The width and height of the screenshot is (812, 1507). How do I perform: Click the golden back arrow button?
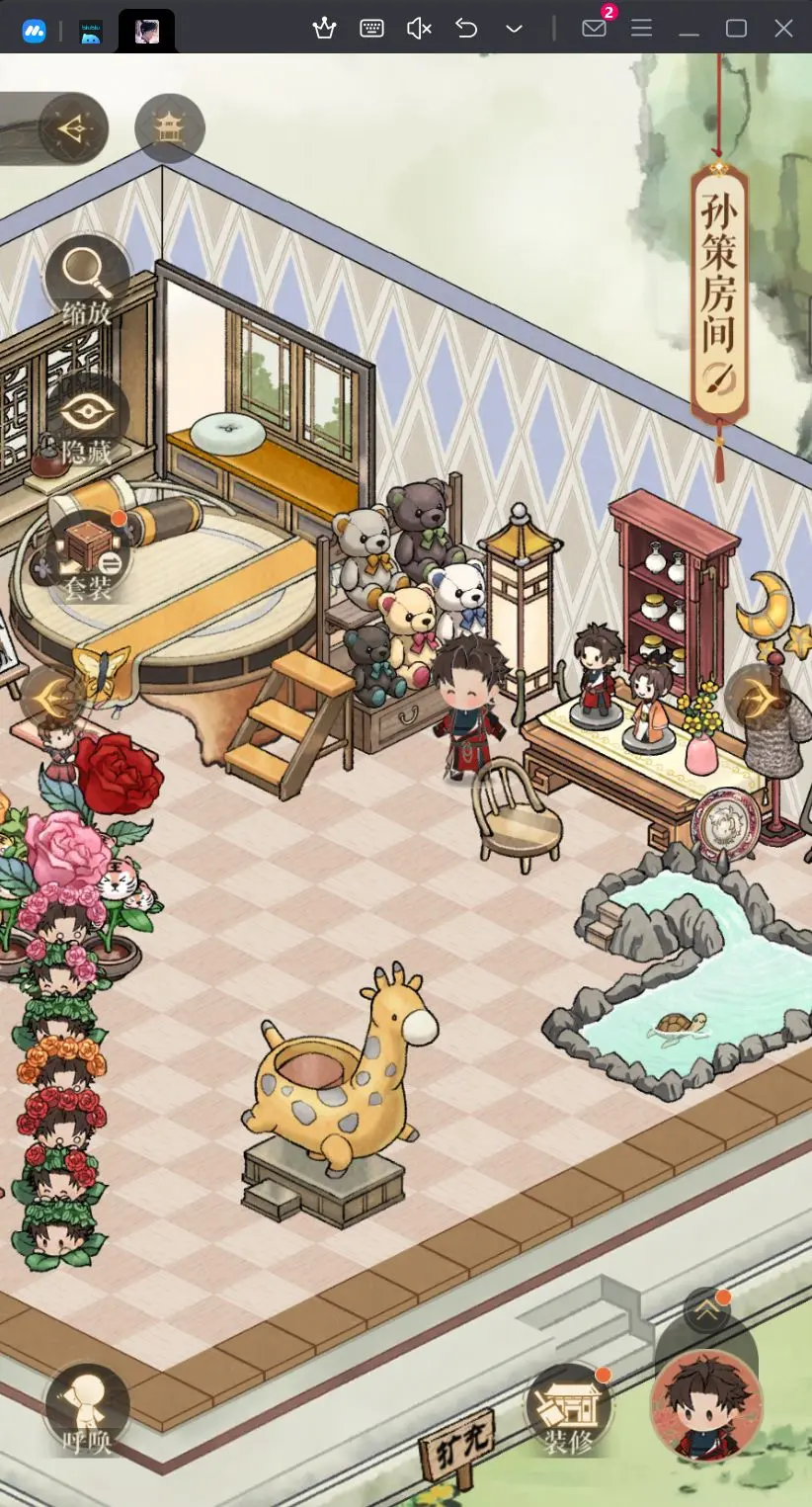[x=71, y=128]
